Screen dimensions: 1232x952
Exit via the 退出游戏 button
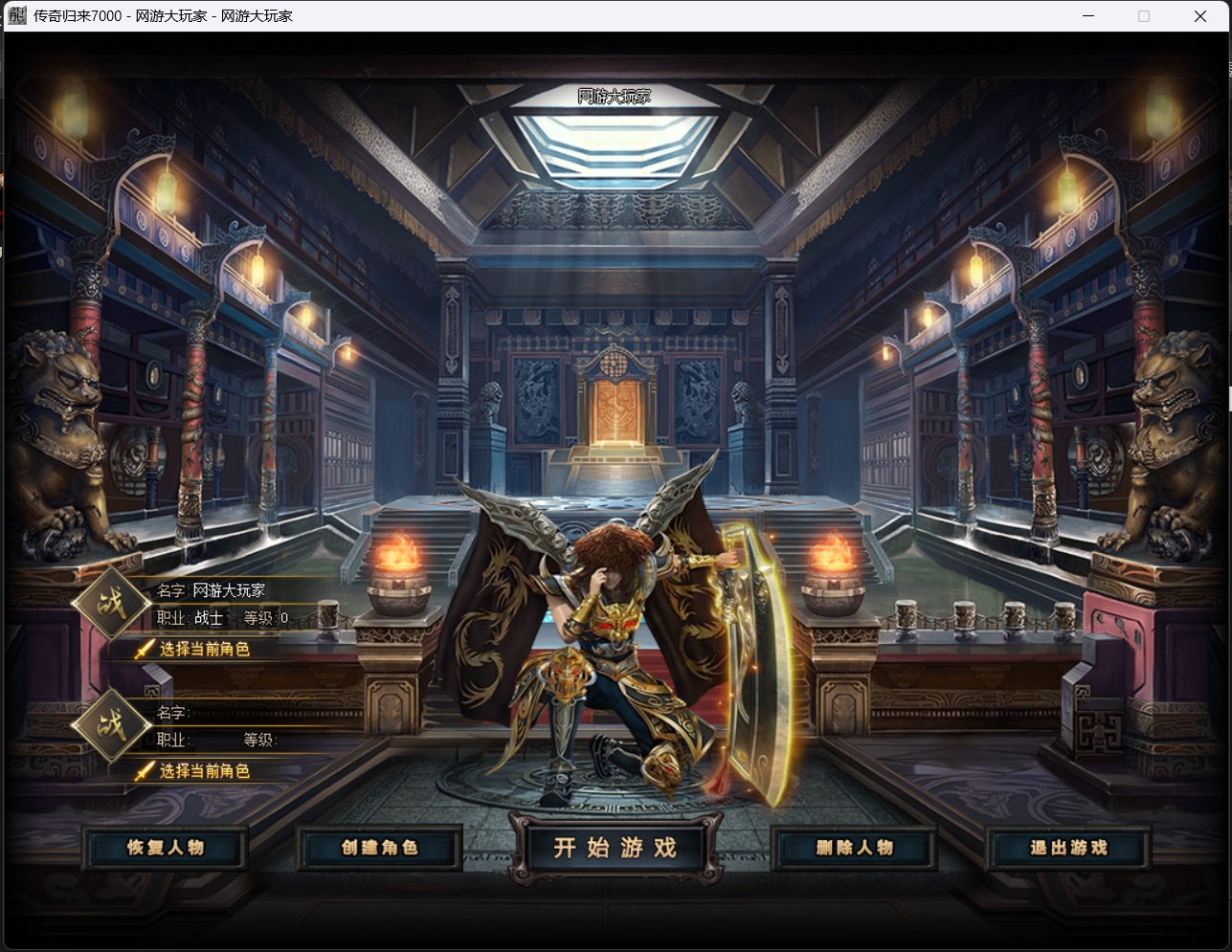pyautogui.click(x=1068, y=848)
